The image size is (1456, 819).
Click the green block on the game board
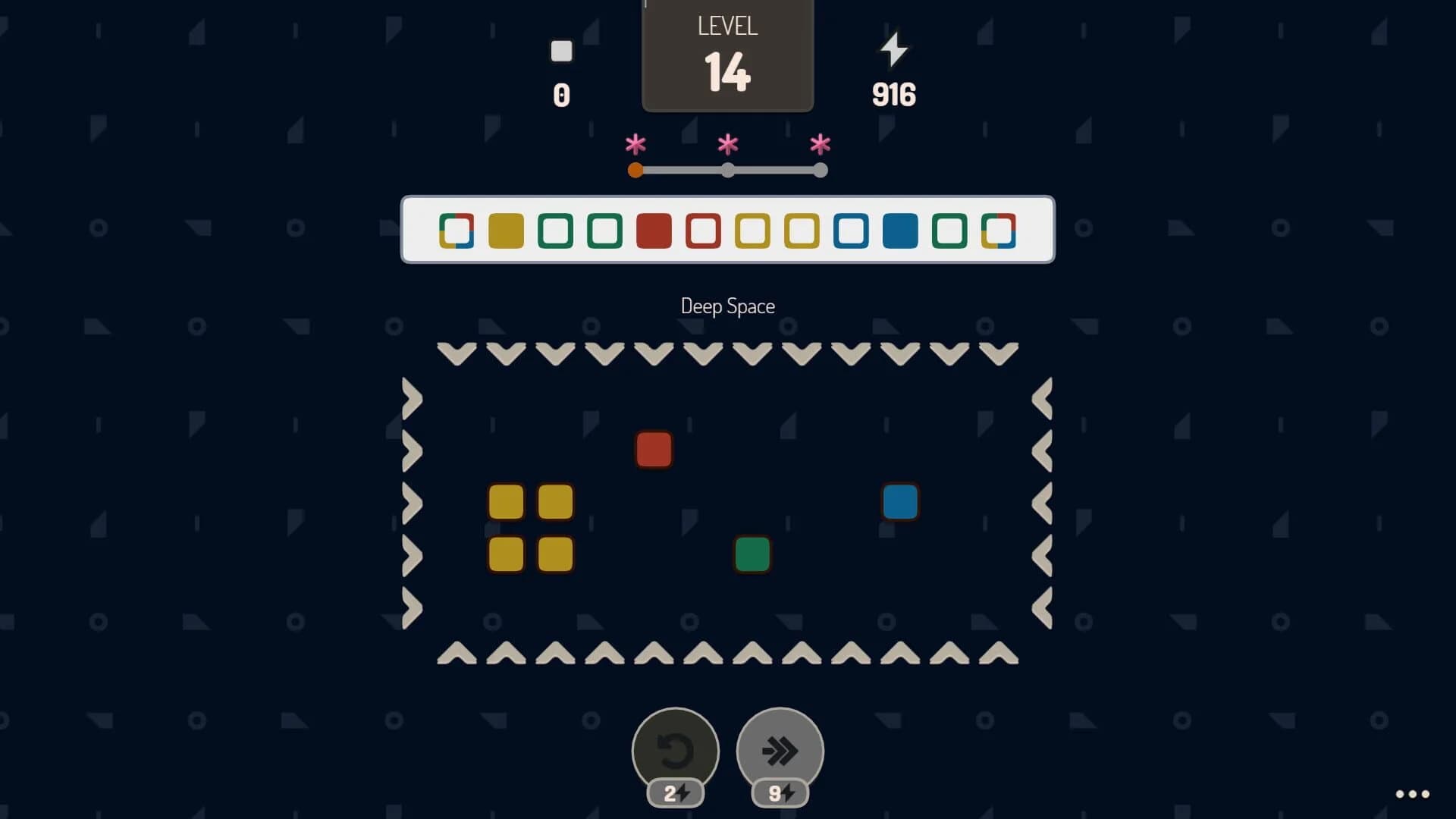coord(752,554)
